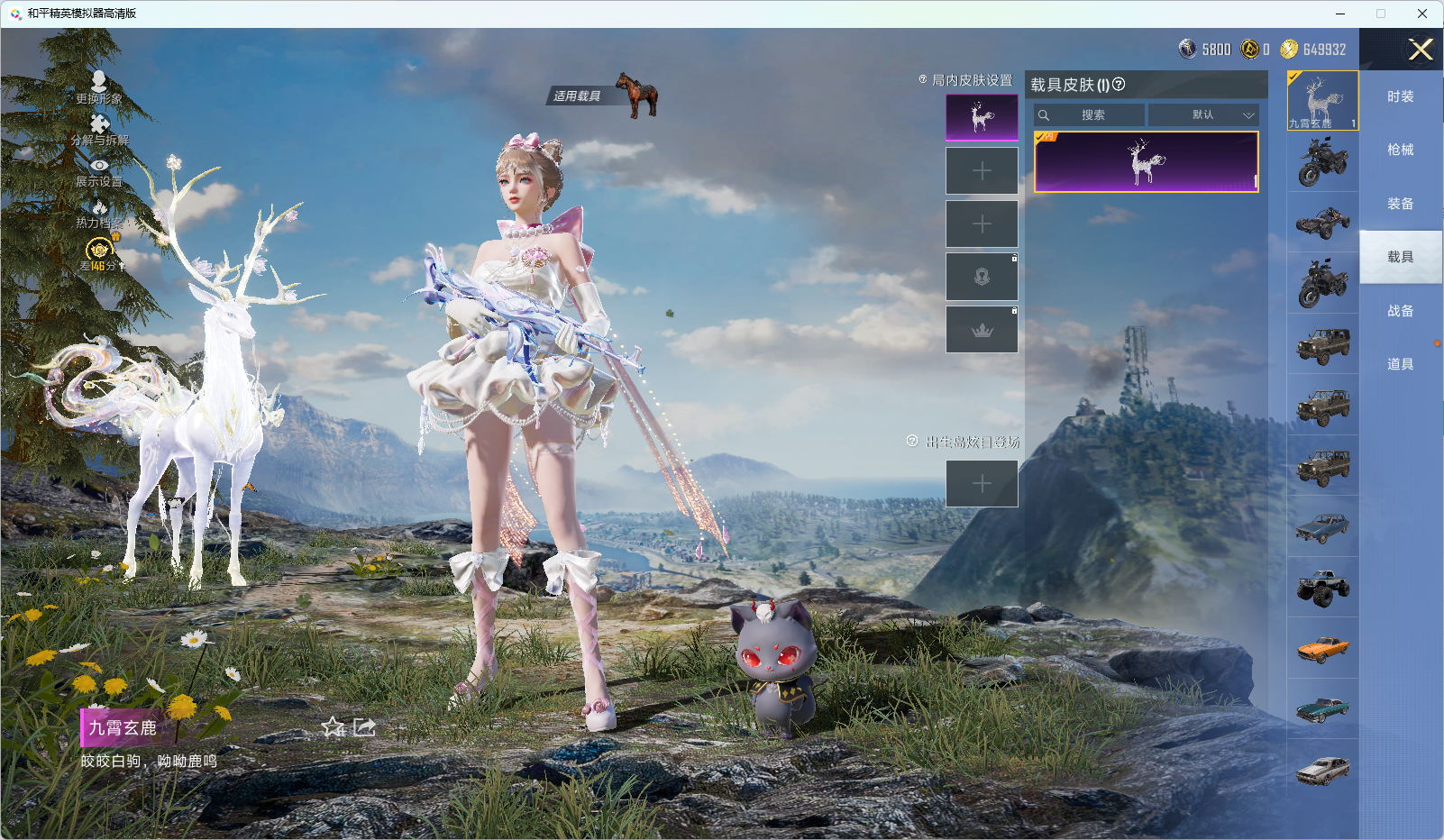Choose the orange sports car thumbnail
The image size is (1444, 840).
pyautogui.click(x=1322, y=648)
